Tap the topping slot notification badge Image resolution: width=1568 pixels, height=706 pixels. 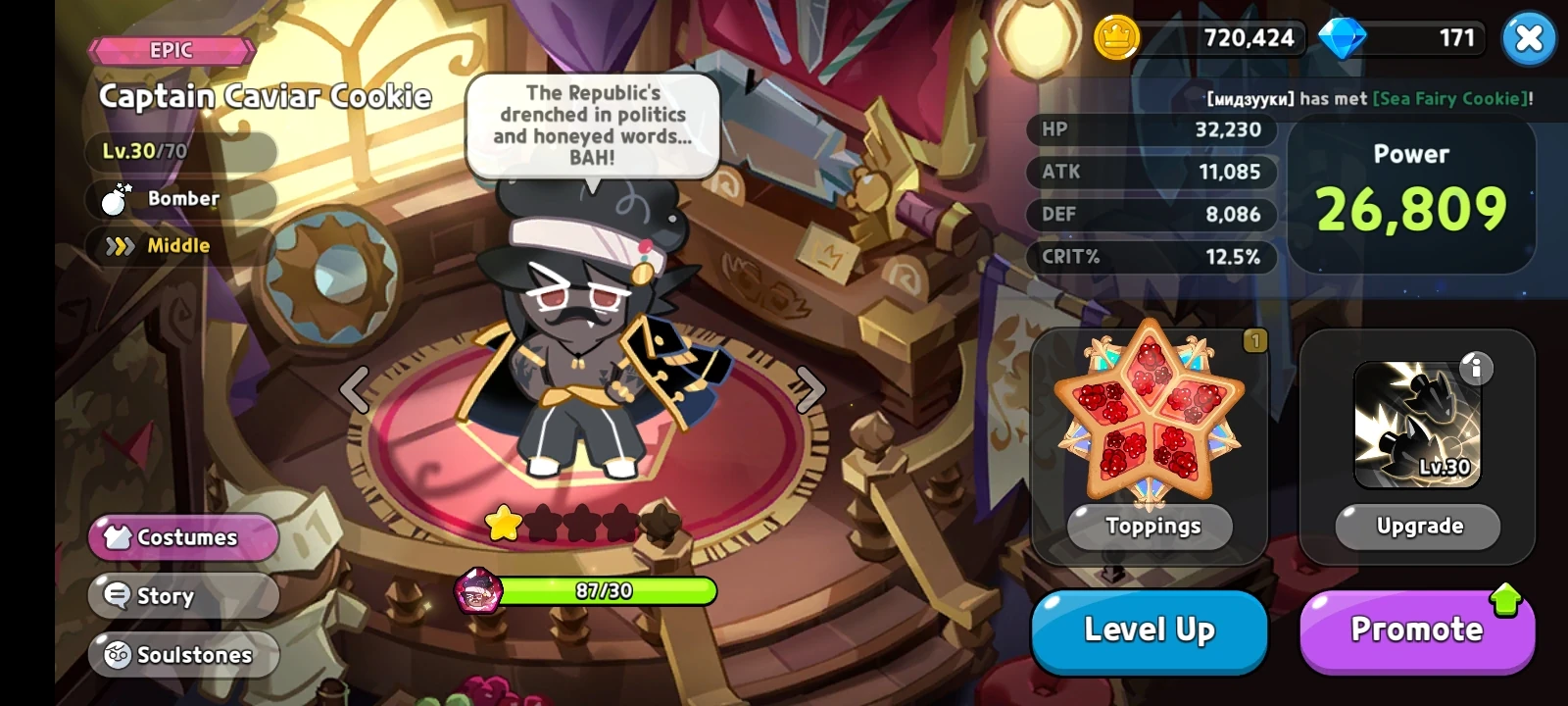click(1256, 341)
